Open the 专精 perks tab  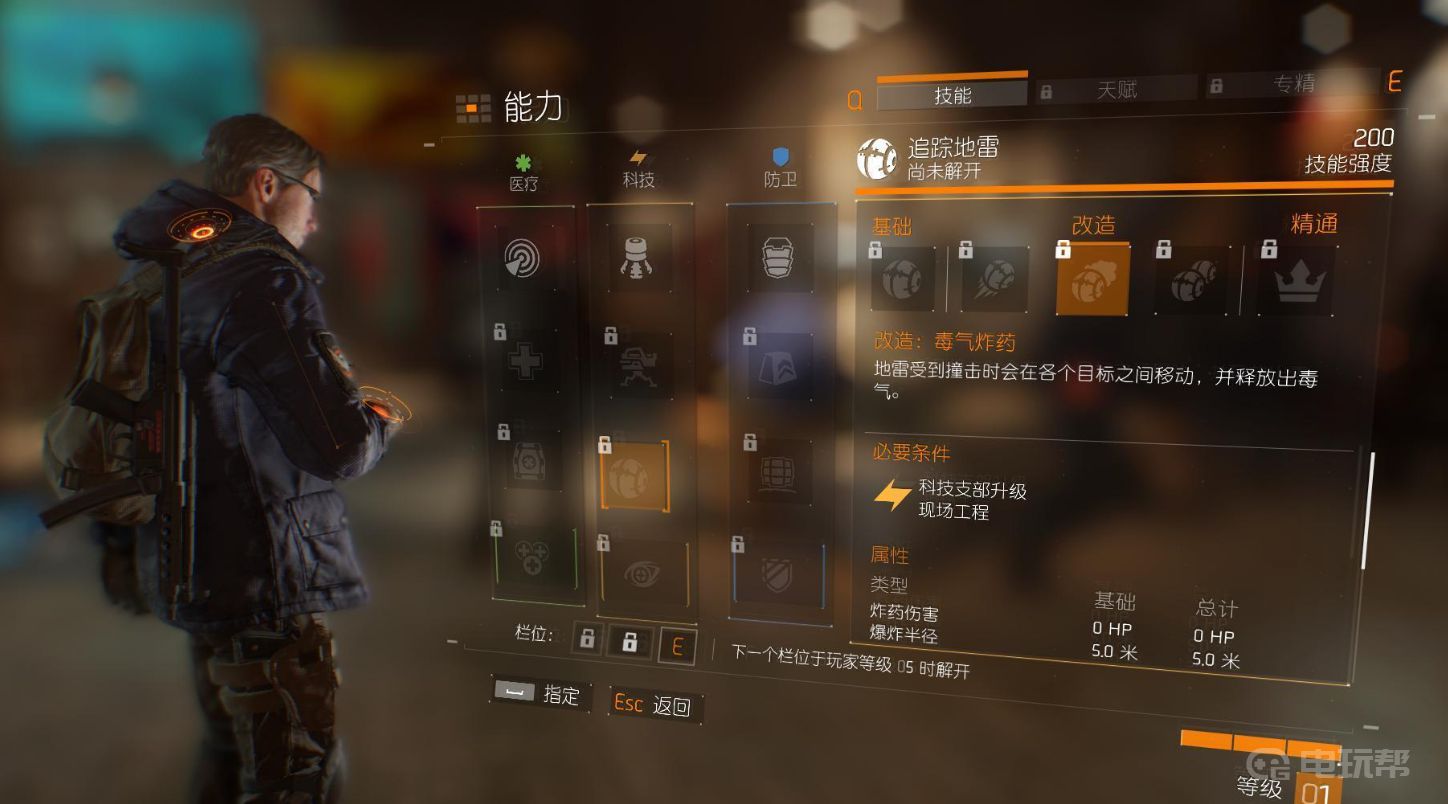point(1292,85)
